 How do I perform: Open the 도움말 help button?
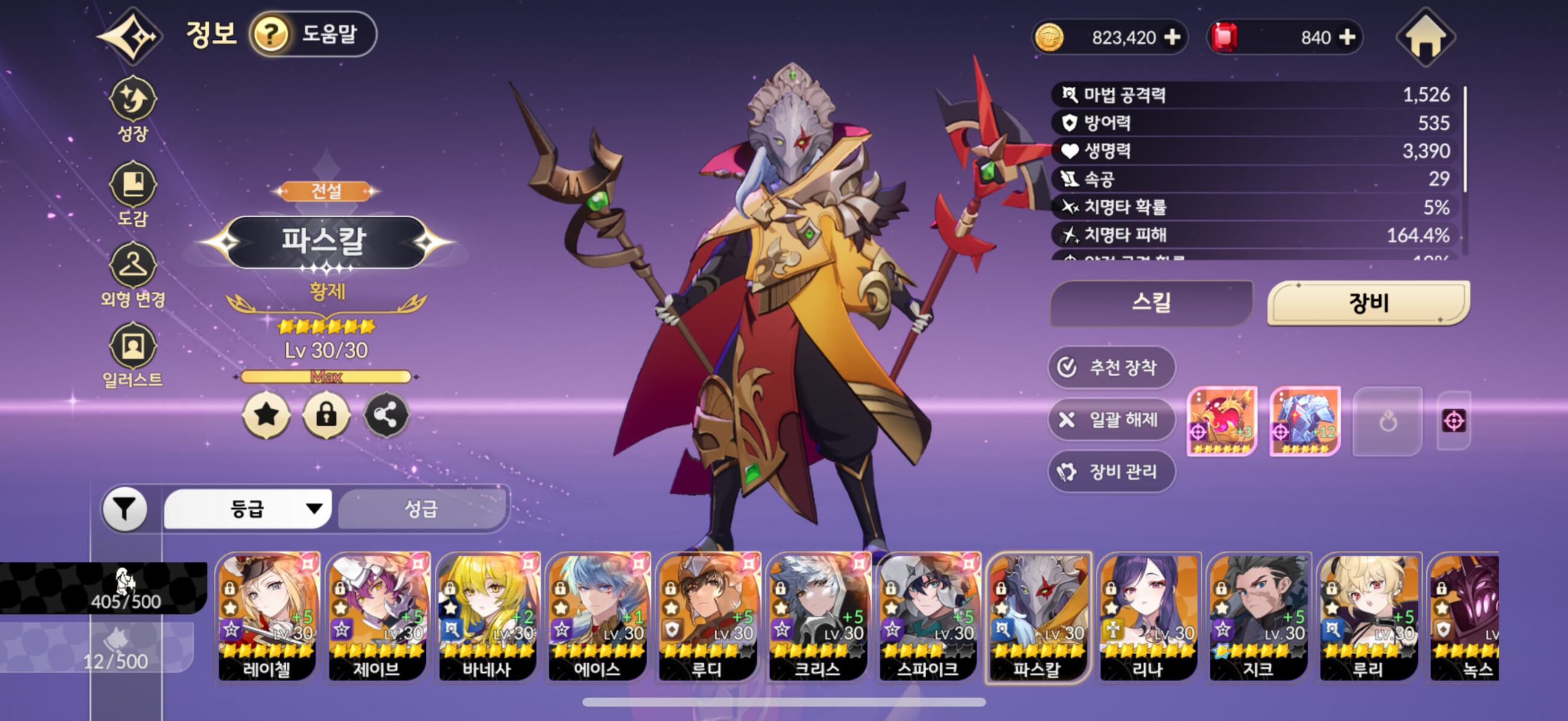tap(313, 34)
